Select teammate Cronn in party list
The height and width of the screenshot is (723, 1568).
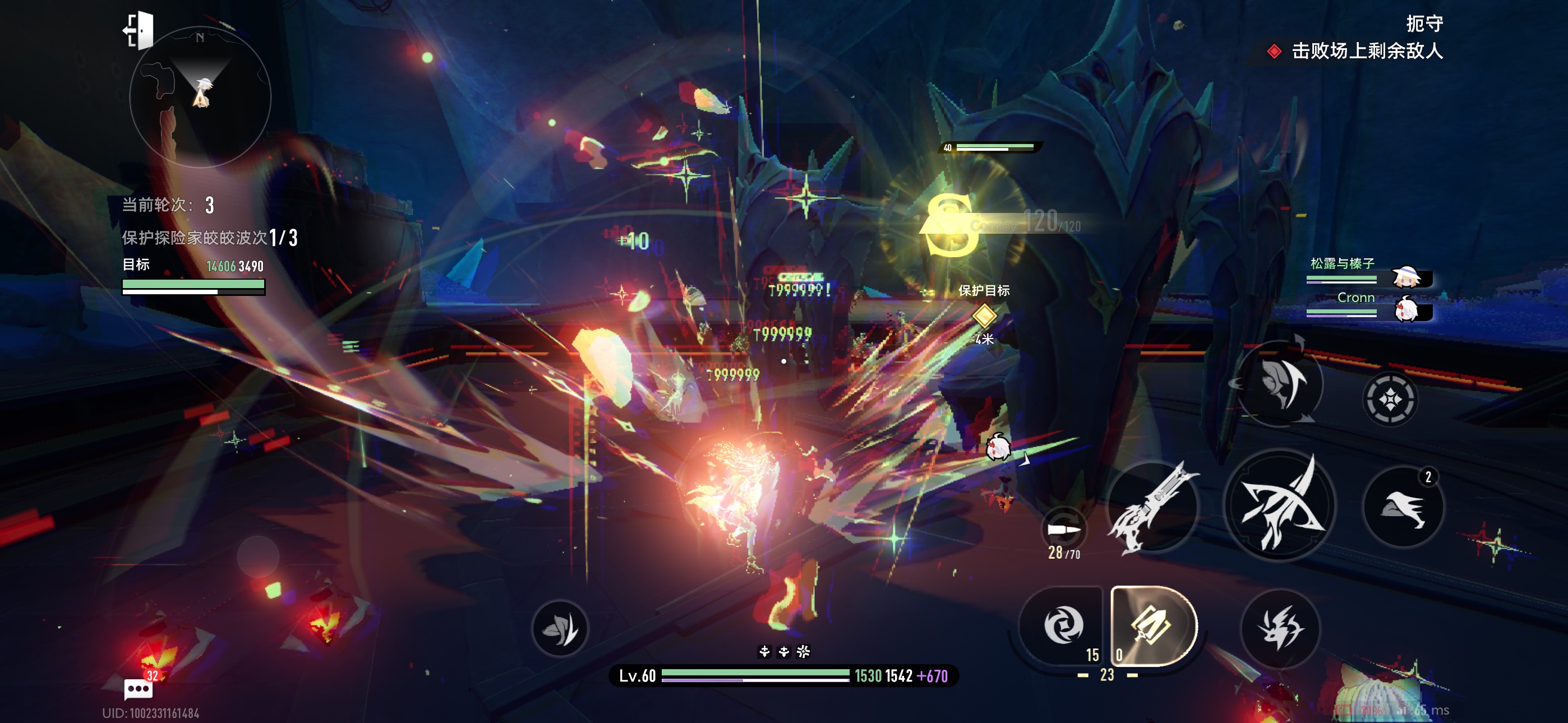[1368, 305]
